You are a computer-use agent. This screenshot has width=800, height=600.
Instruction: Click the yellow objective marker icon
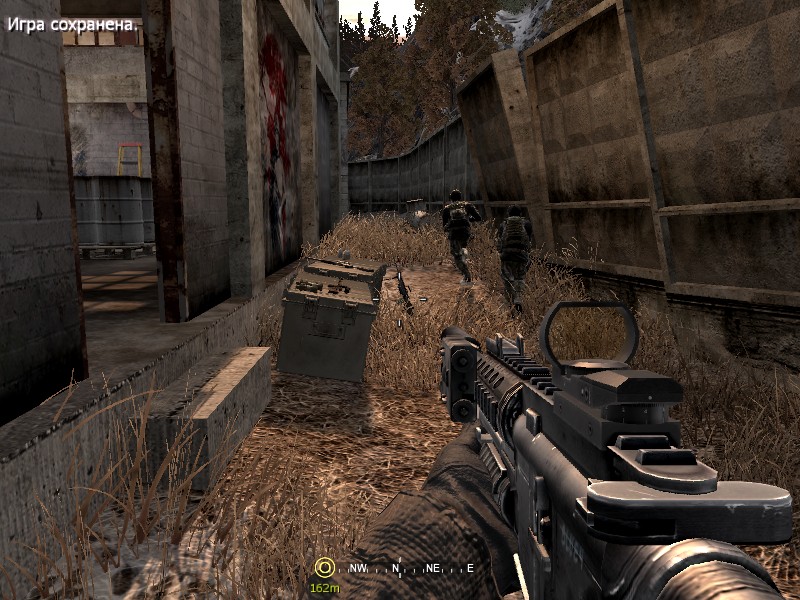tap(323, 567)
